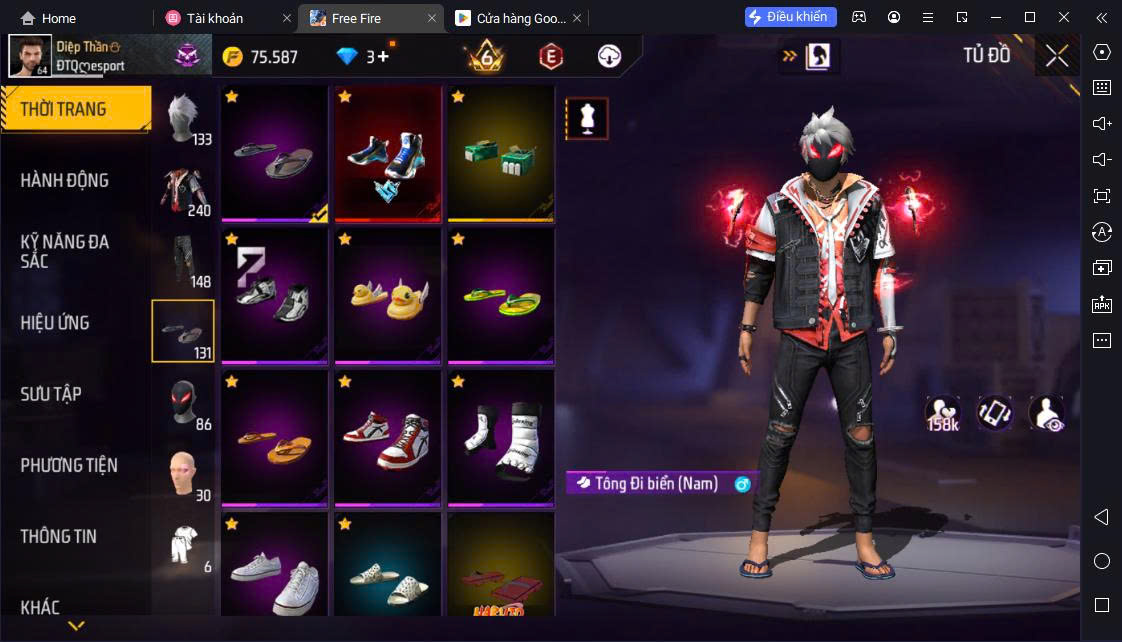1122x642 pixels.
Task: Show the pants category tab
Action: (x=184, y=260)
